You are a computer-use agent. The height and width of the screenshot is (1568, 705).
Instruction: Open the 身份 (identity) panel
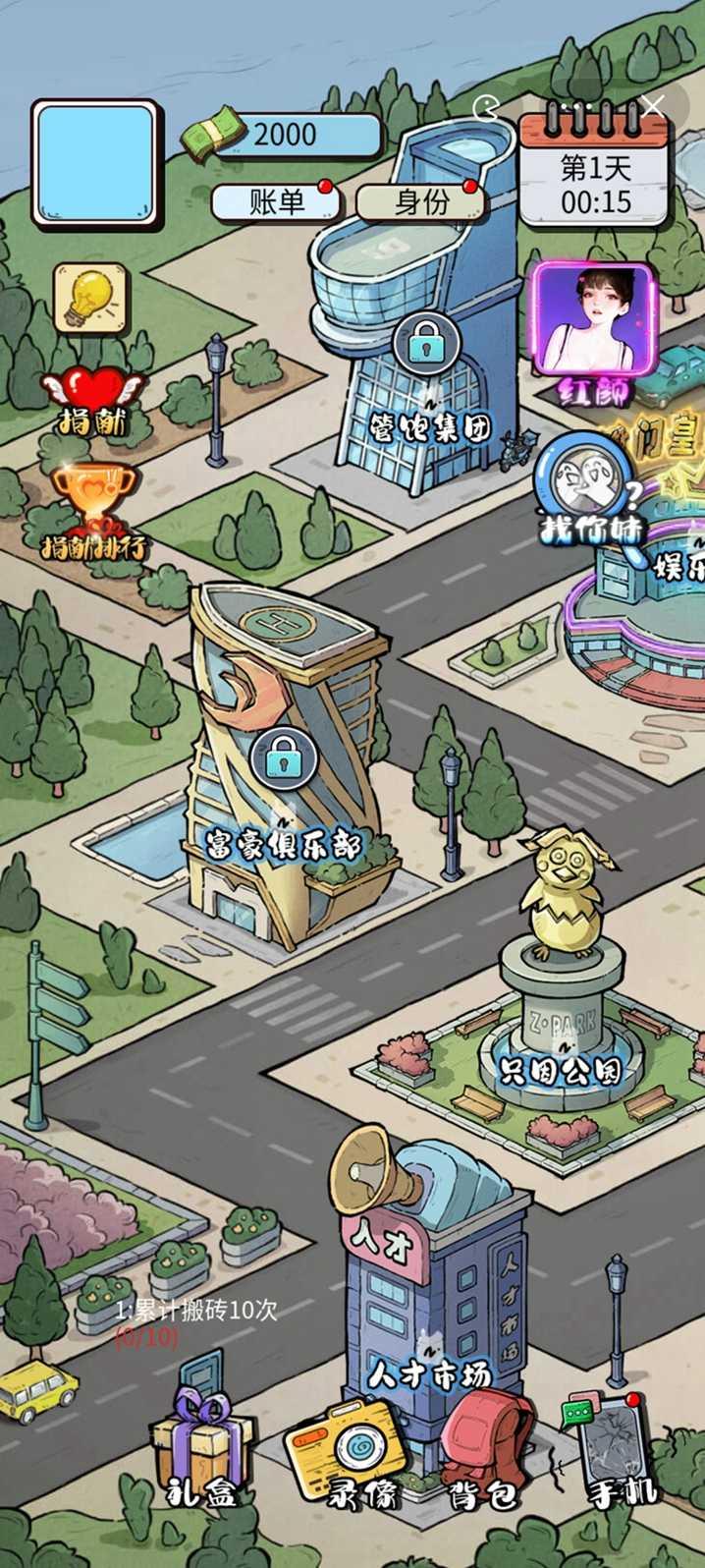click(420, 202)
